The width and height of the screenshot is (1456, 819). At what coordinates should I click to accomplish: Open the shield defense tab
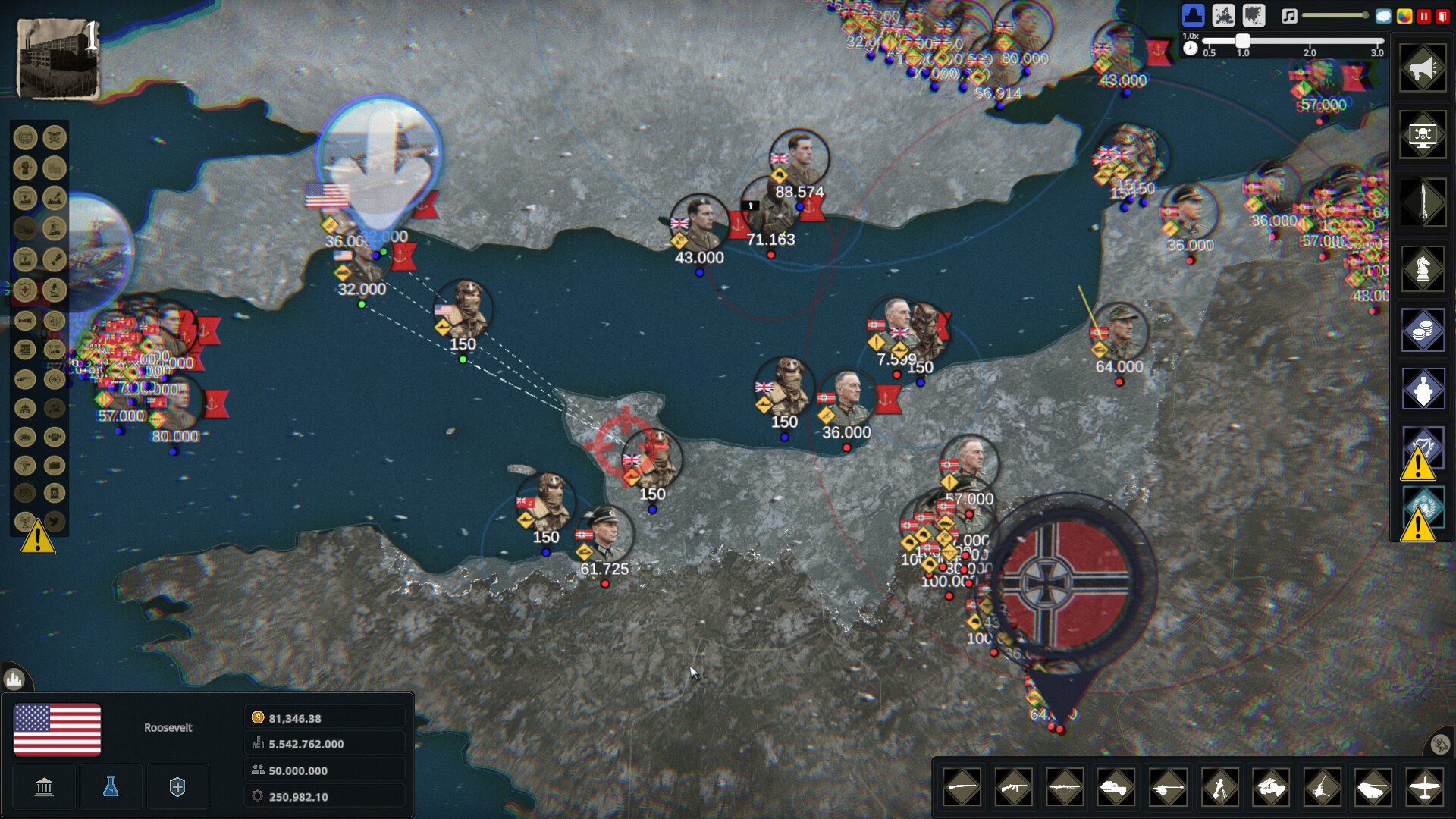coord(177,787)
